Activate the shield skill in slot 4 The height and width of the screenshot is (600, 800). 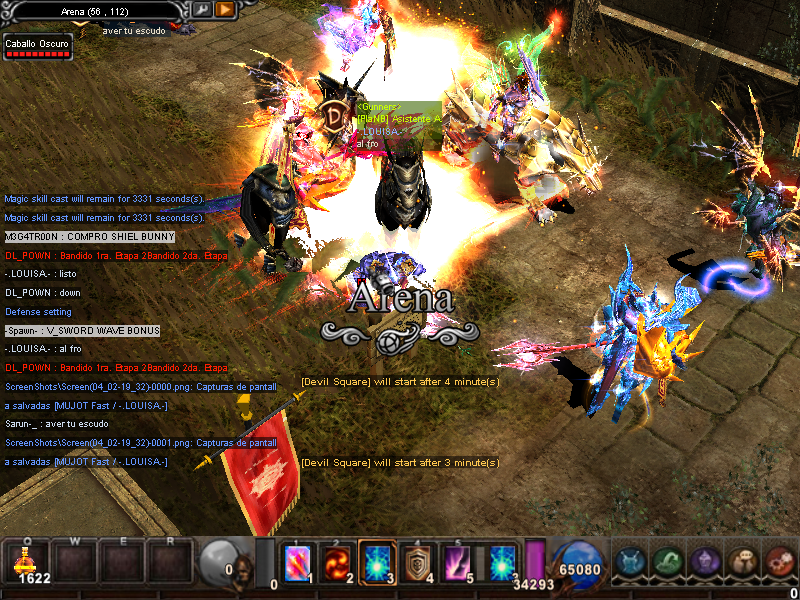click(x=416, y=563)
